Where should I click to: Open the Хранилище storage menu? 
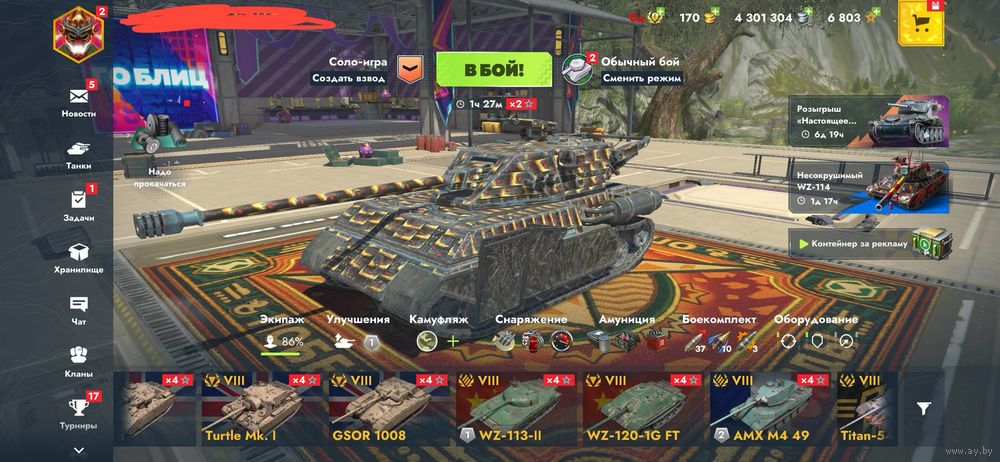[79, 258]
